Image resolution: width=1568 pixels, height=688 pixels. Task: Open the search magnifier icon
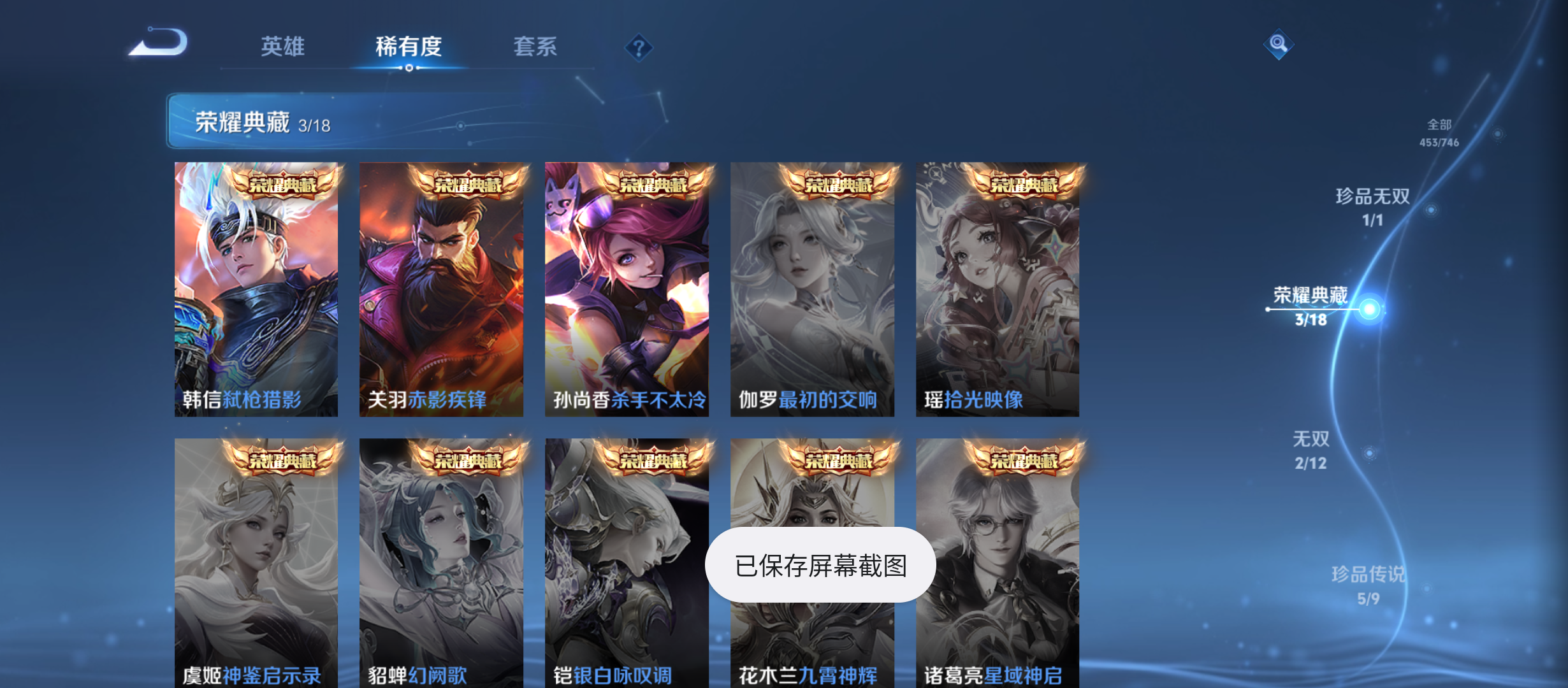coord(1279,43)
